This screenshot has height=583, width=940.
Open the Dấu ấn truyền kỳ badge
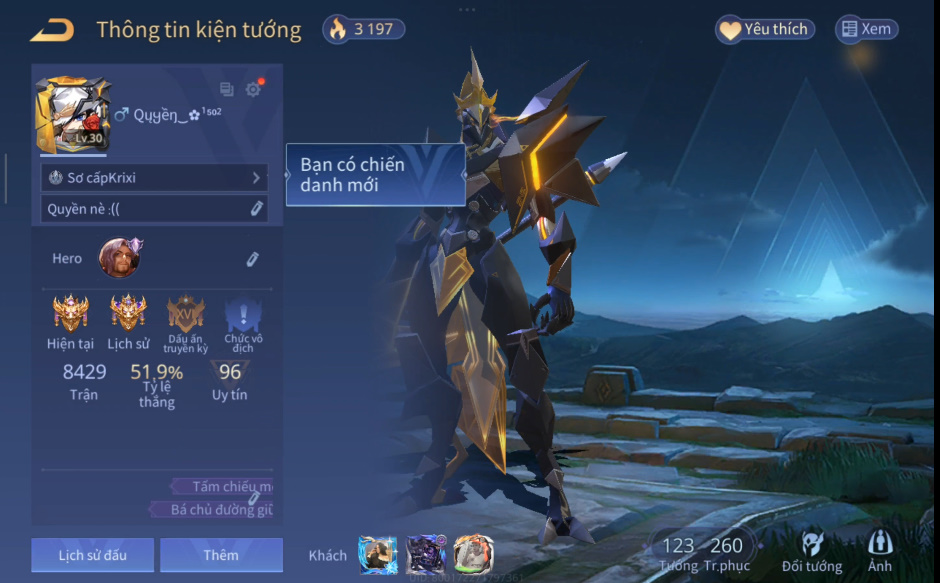[186, 314]
